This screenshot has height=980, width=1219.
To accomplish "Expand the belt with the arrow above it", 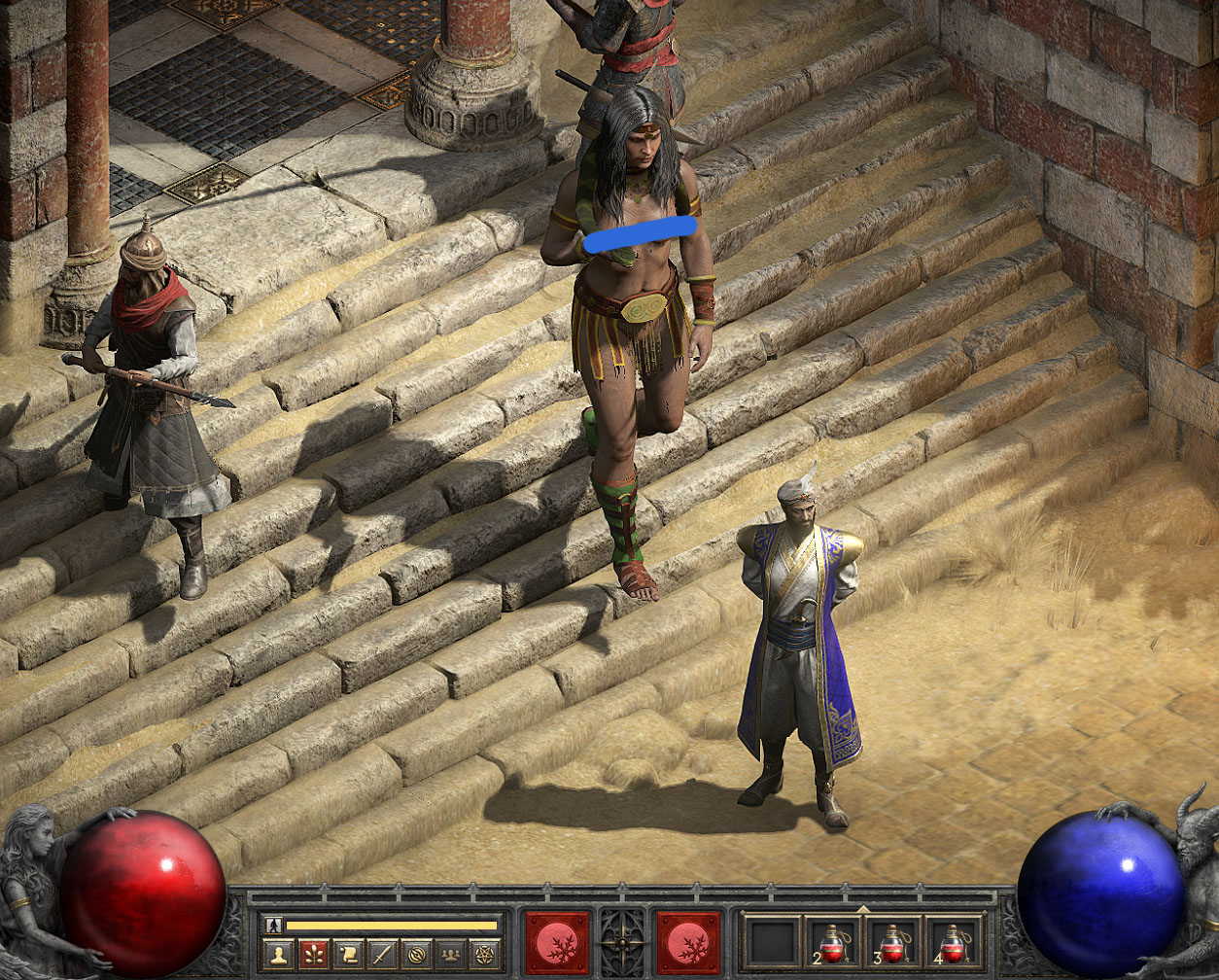I will pos(861,908).
